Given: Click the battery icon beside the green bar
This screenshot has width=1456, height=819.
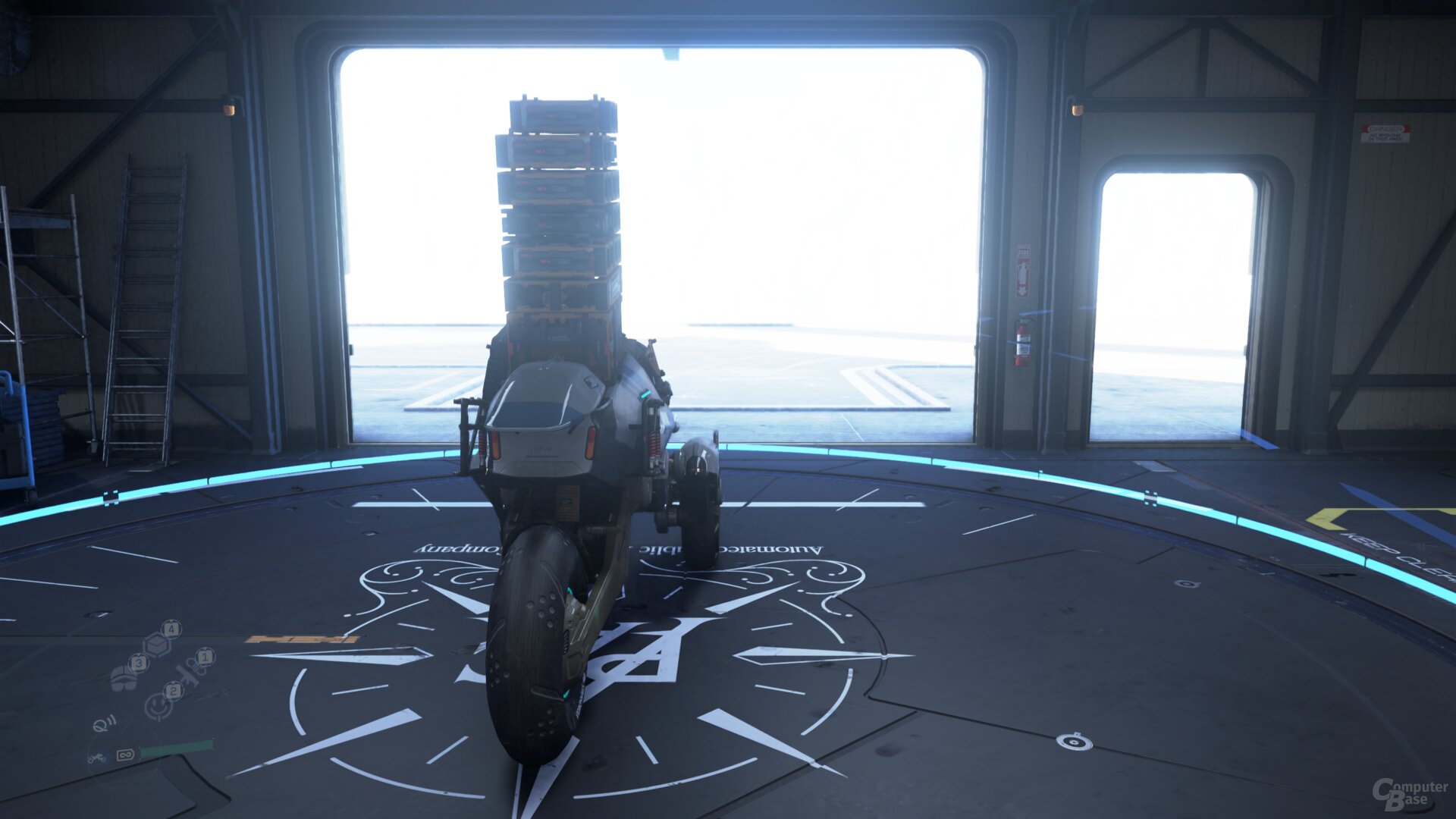Looking at the screenshot, I should [x=125, y=754].
